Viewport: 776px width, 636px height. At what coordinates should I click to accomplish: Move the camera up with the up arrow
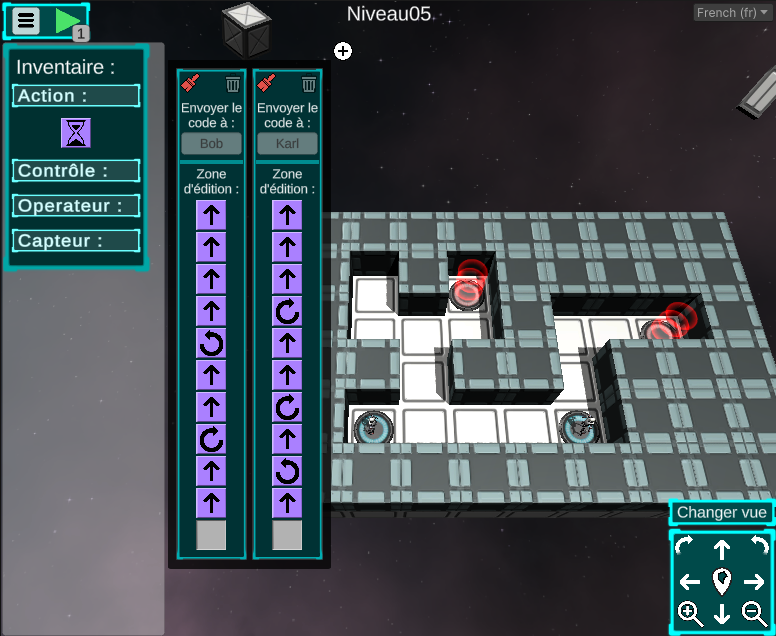point(722,549)
